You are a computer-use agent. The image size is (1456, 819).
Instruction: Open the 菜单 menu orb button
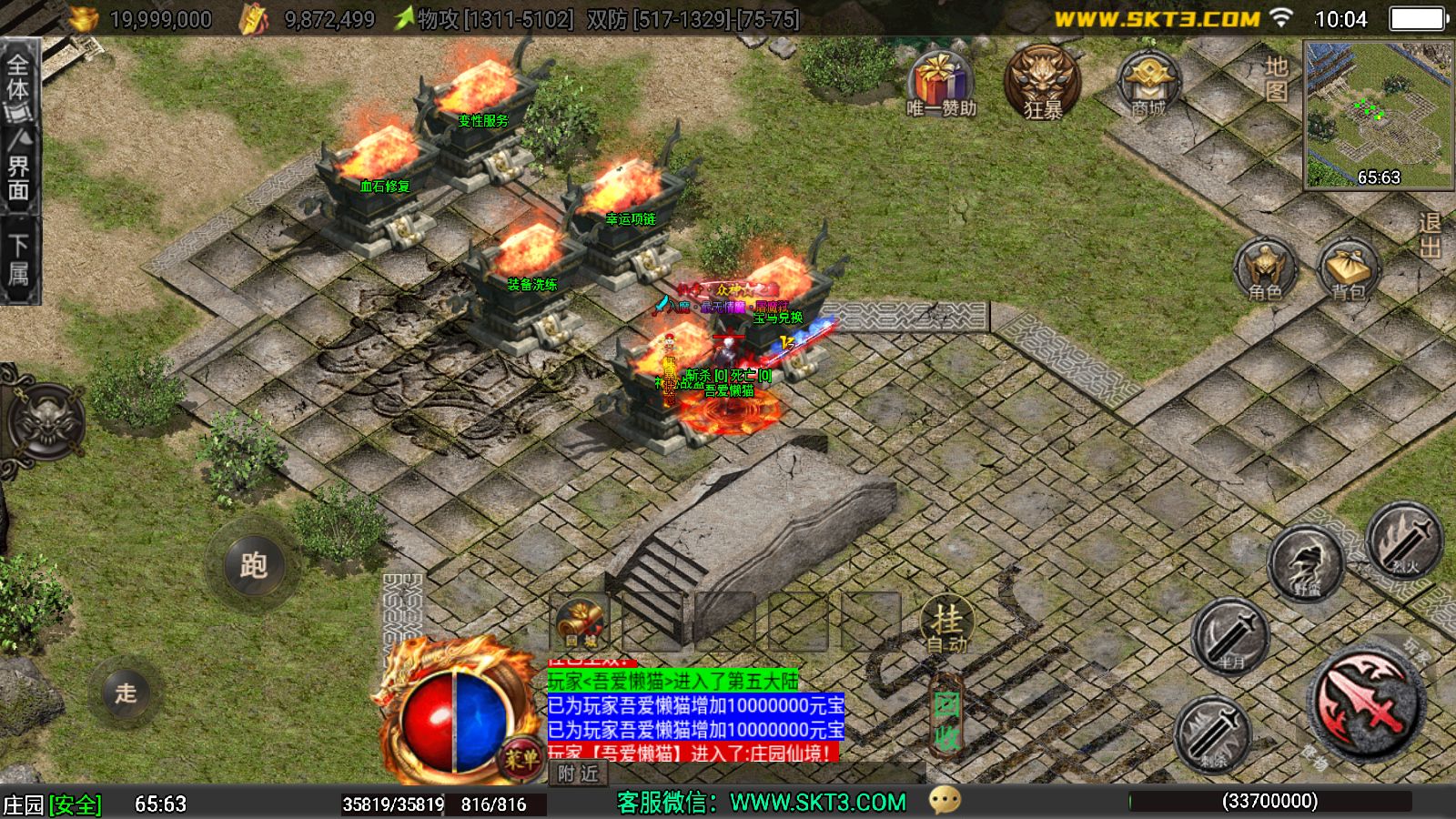coord(521,760)
